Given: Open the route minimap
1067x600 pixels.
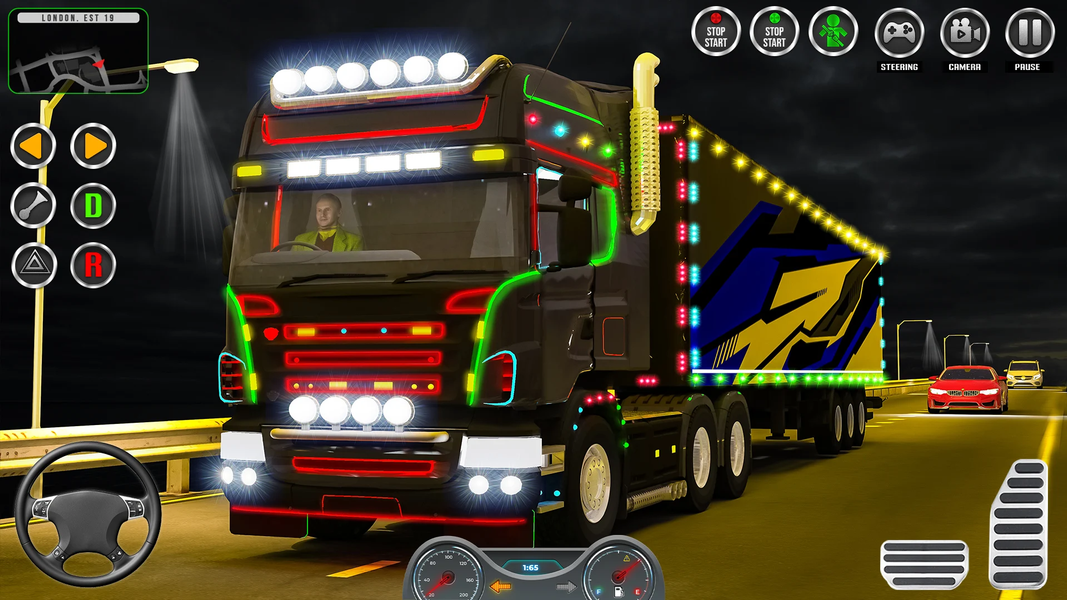Looking at the screenshot, I should [x=78, y=52].
